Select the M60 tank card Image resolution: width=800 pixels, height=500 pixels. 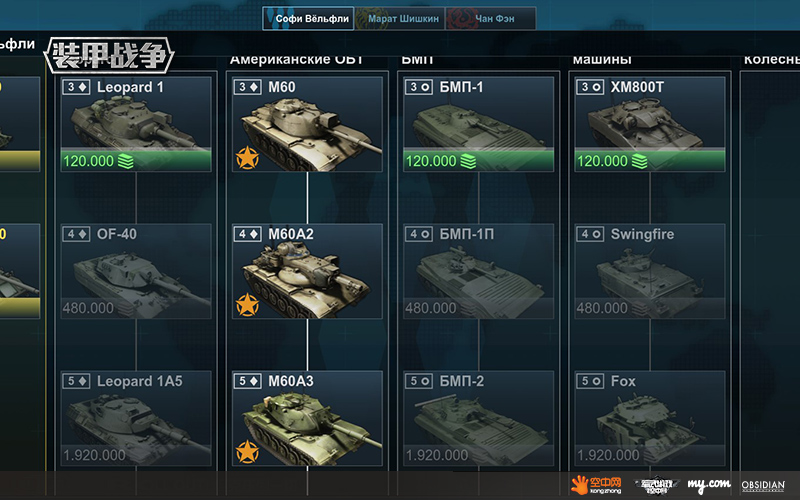[307, 124]
